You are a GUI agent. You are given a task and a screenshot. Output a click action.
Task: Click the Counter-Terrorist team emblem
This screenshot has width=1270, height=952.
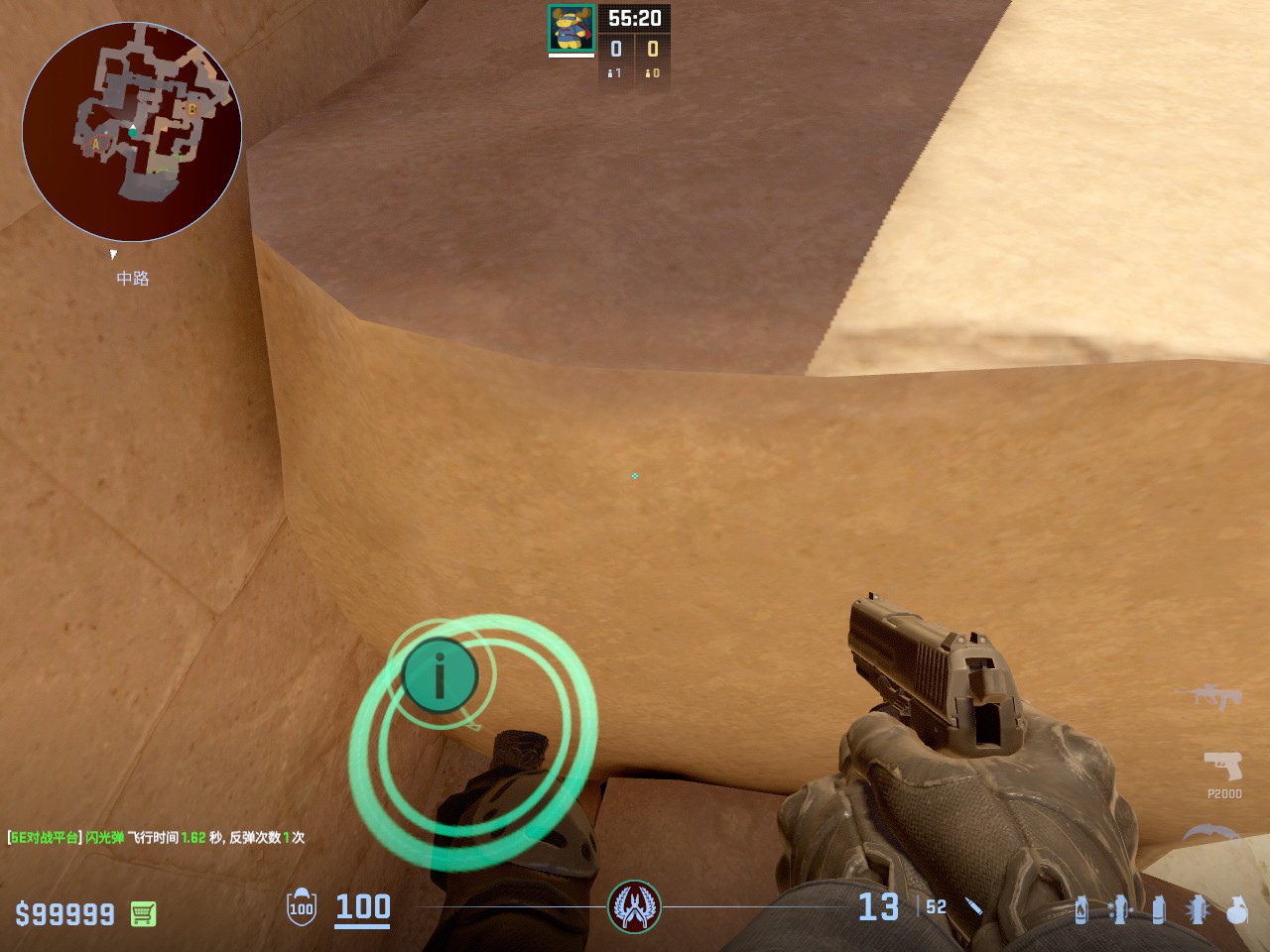(634, 906)
